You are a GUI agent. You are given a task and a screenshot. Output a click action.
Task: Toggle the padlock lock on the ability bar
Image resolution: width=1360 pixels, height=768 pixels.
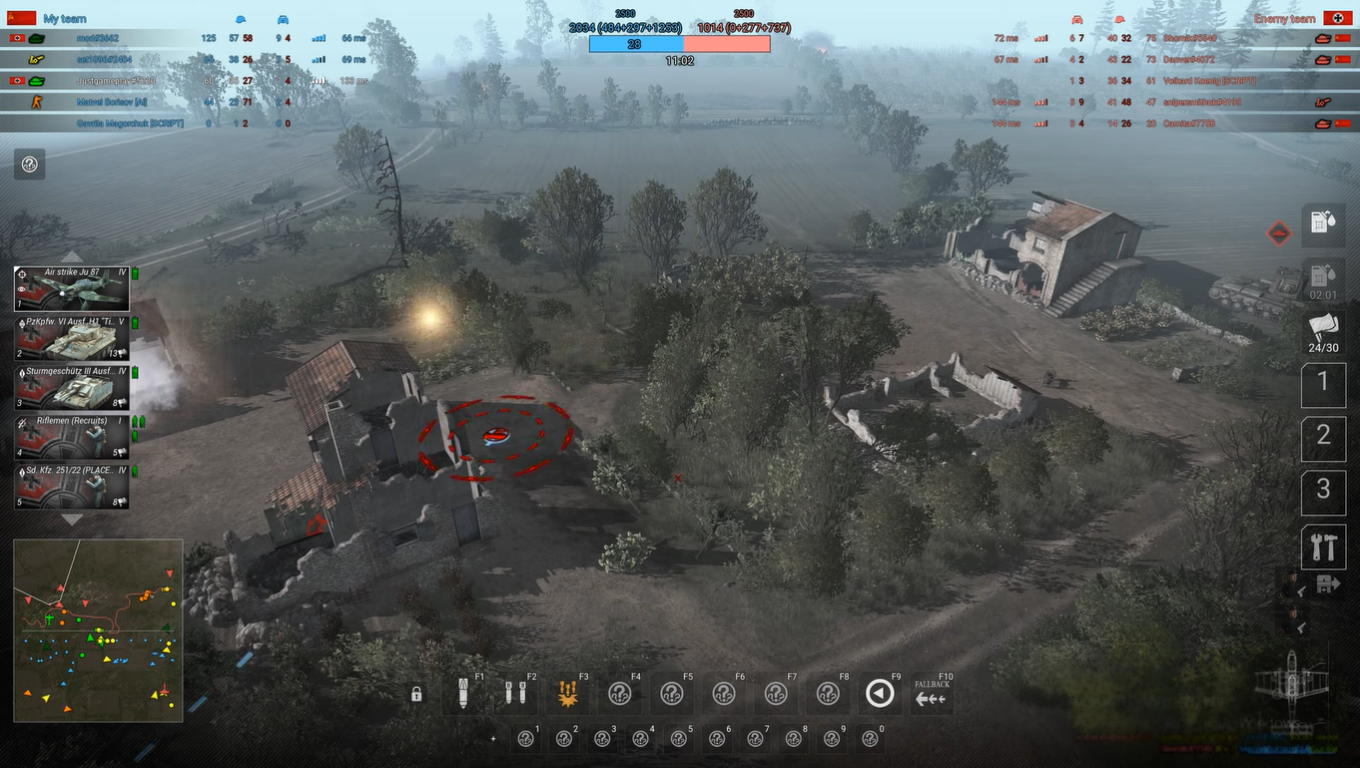(416, 693)
